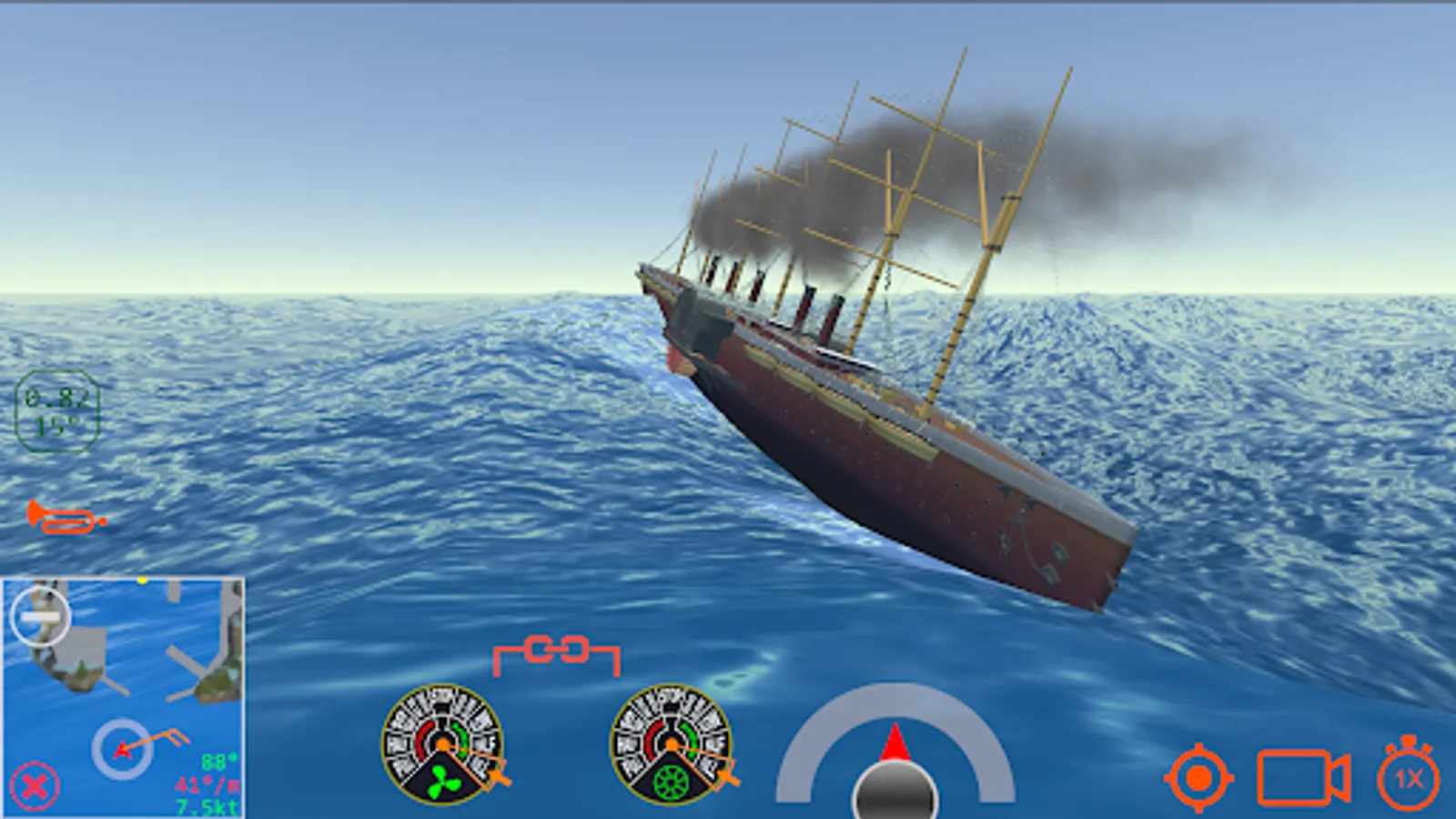Click the red ship arrow on the minimap
The width and height of the screenshot is (1456, 819).
tap(123, 750)
